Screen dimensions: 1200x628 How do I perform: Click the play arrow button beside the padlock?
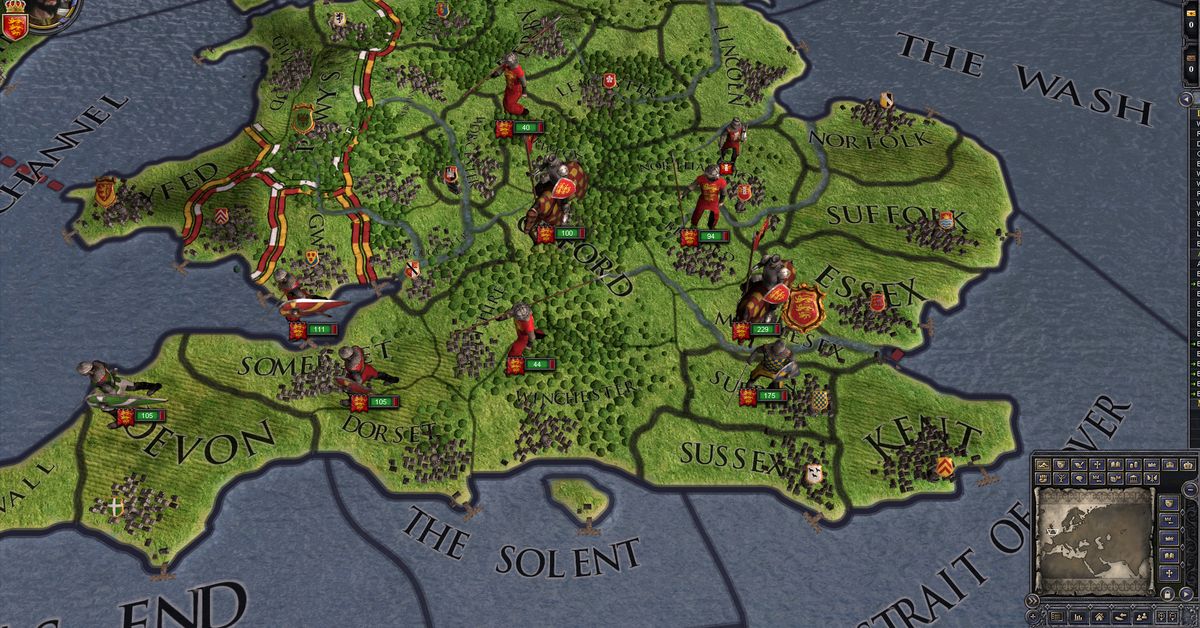coord(1186,594)
